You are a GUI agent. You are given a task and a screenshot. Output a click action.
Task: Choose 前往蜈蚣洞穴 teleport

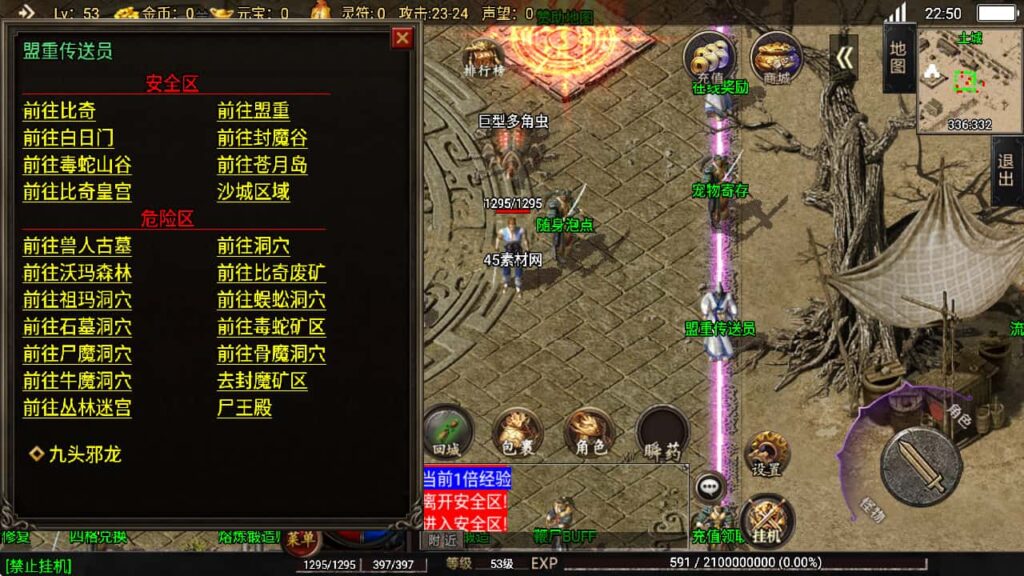(271, 300)
